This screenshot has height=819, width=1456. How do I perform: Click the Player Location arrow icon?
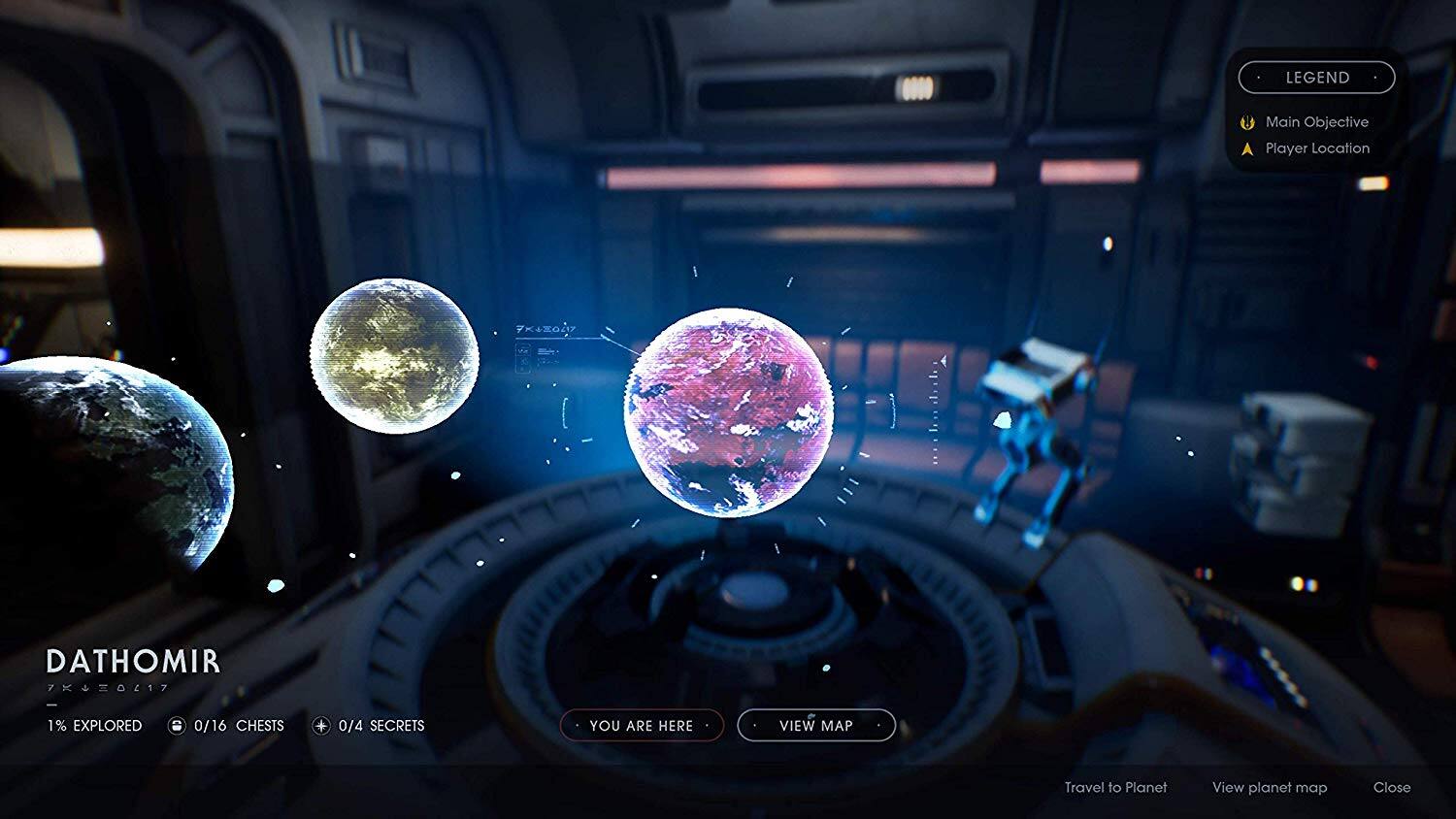[1246, 147]
